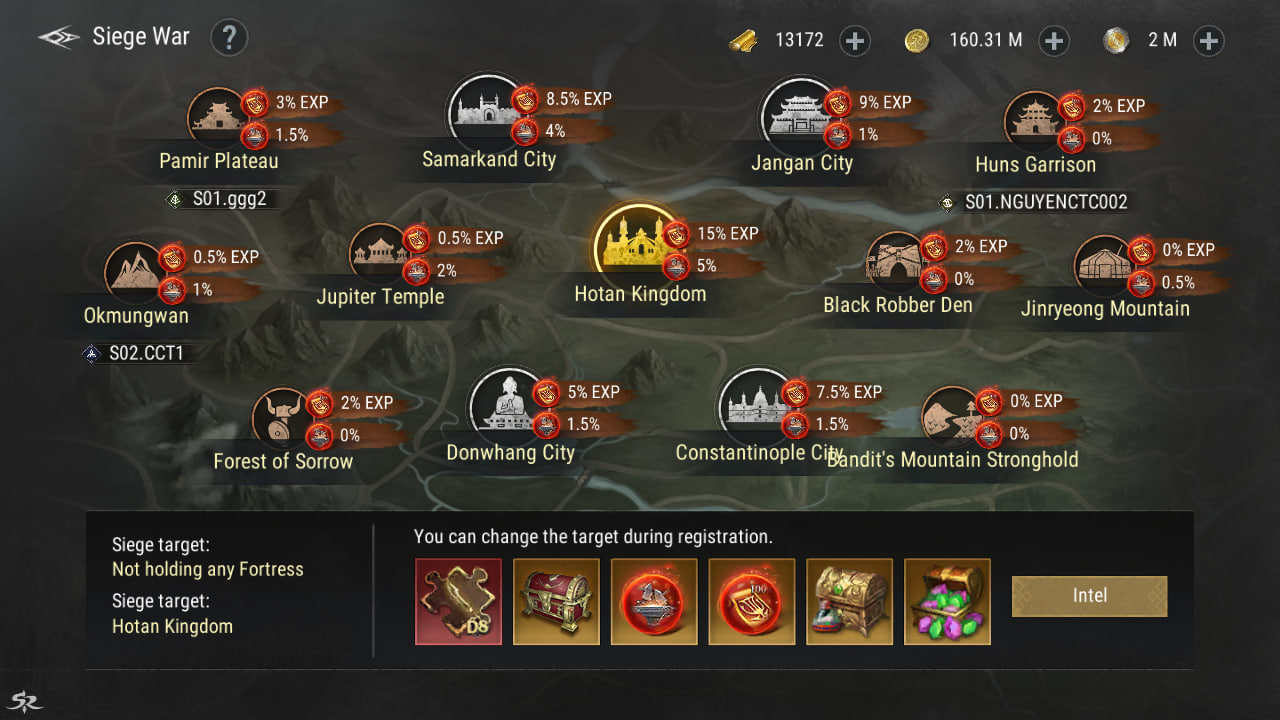Screen dimensions: 1280x720
Task: Choose the Jupiter Temple target
Action: click(x=378, y=252)
